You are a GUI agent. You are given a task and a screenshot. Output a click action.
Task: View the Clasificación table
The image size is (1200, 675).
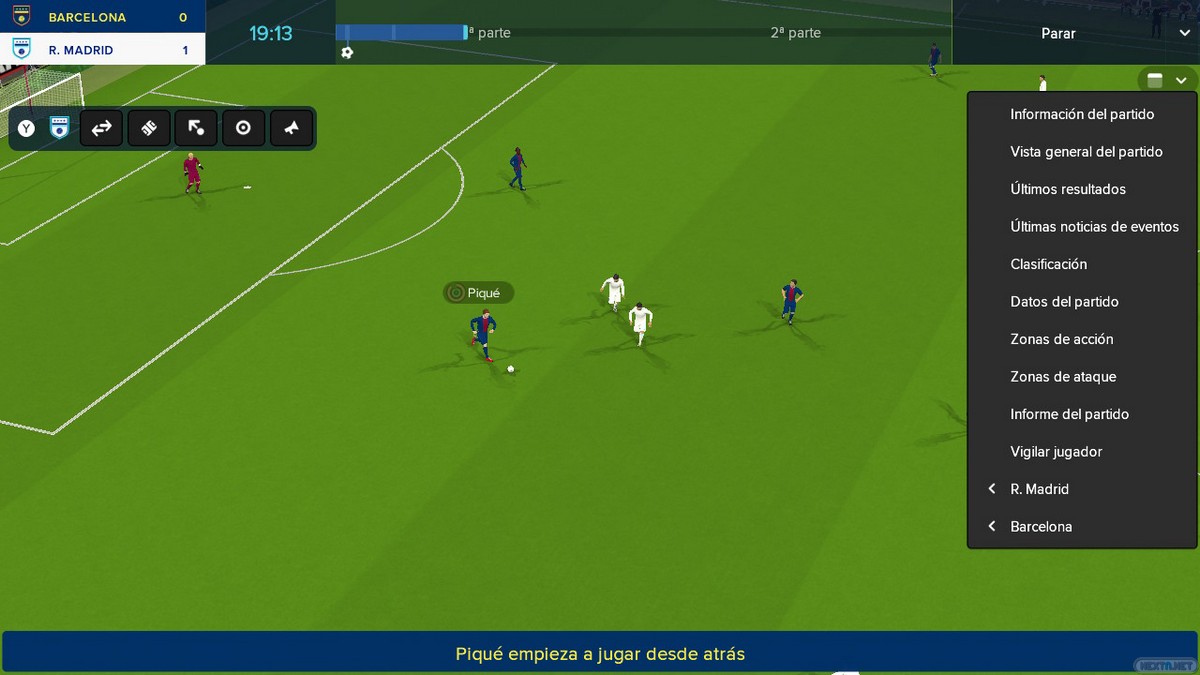pos(1048,264)
